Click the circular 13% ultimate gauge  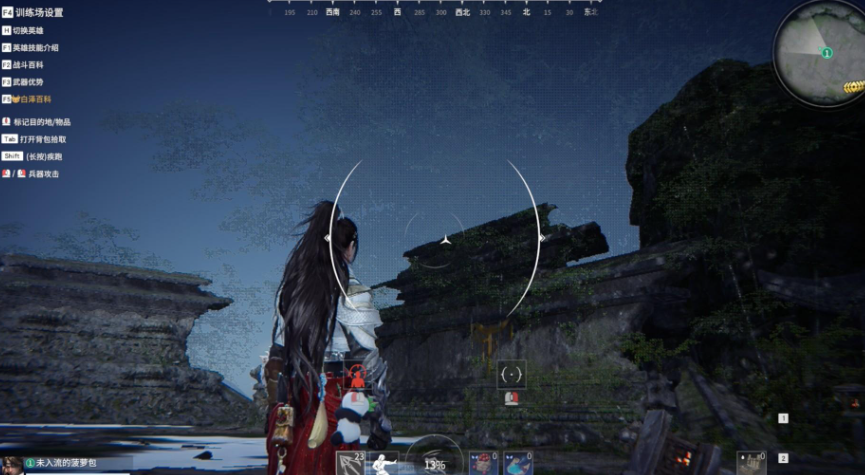pyautogui.click(x=434, y=462)
